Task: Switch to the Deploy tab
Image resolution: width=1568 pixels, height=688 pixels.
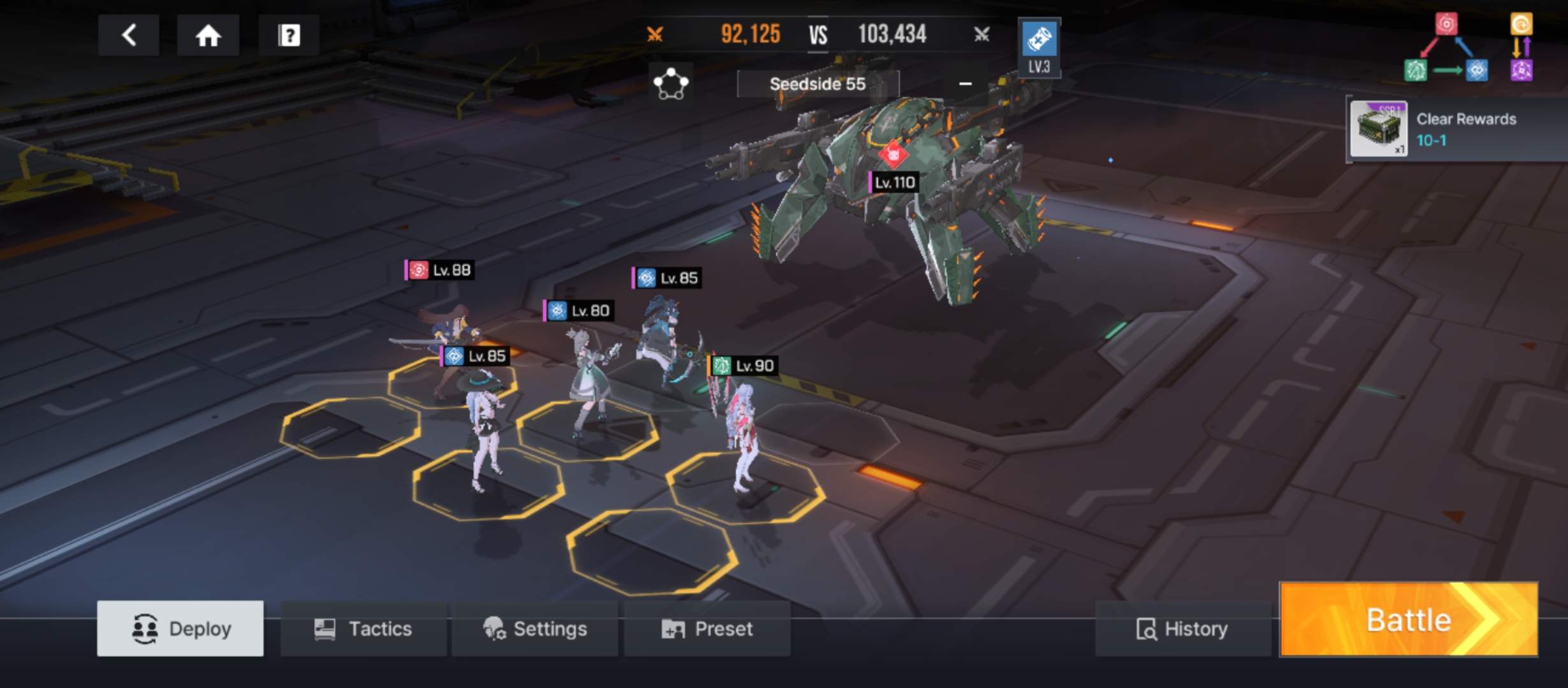Action: tap(180, 629)
